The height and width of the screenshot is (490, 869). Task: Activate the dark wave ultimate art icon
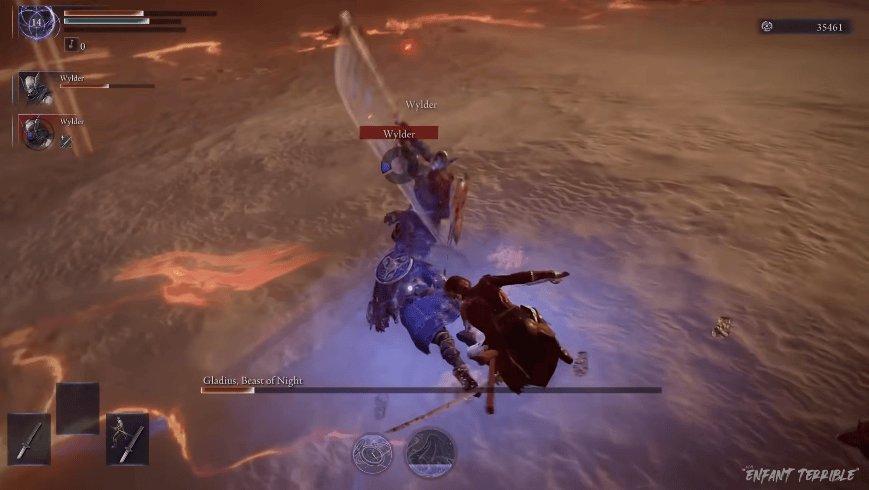430,453
